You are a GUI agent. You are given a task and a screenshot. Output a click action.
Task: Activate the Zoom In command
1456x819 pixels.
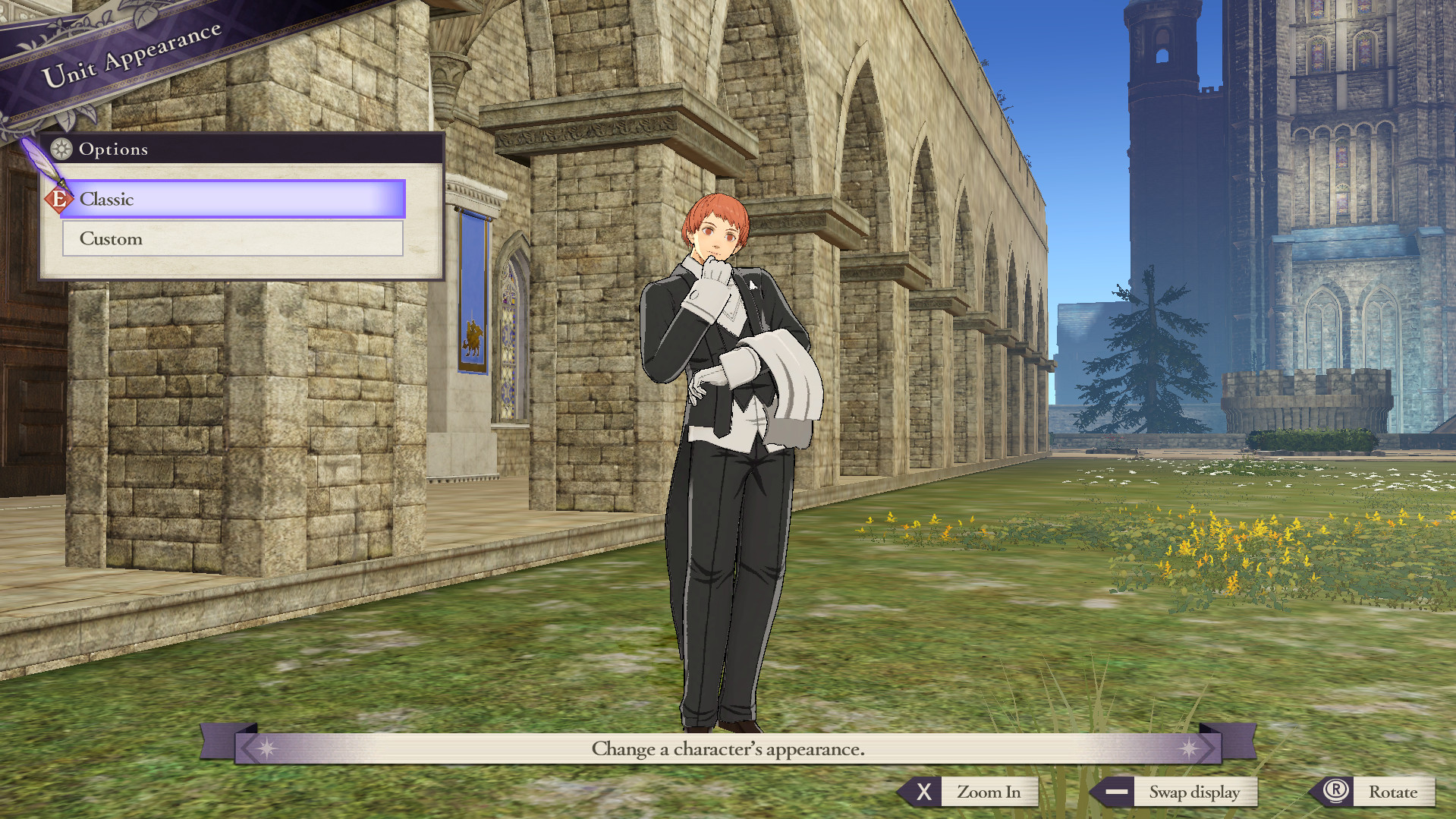[x=989, y=792]
